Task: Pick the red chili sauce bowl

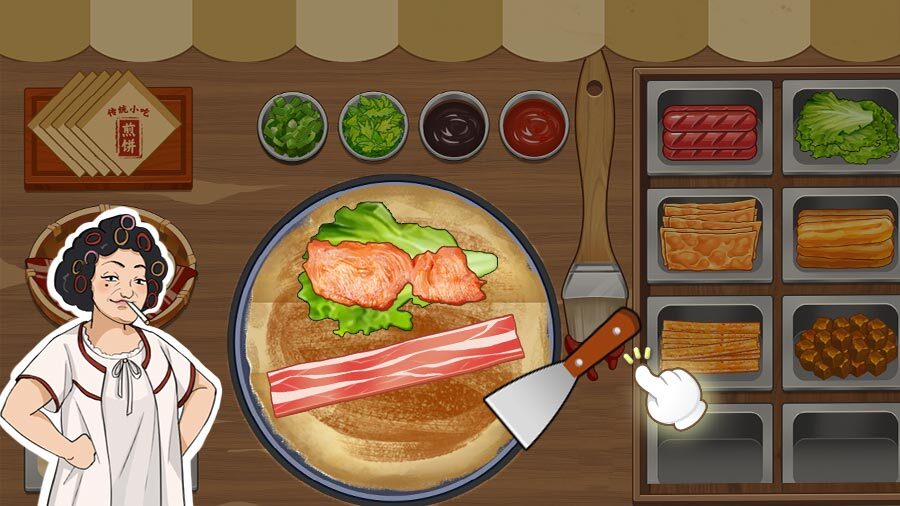Action: tap(533, 126)
